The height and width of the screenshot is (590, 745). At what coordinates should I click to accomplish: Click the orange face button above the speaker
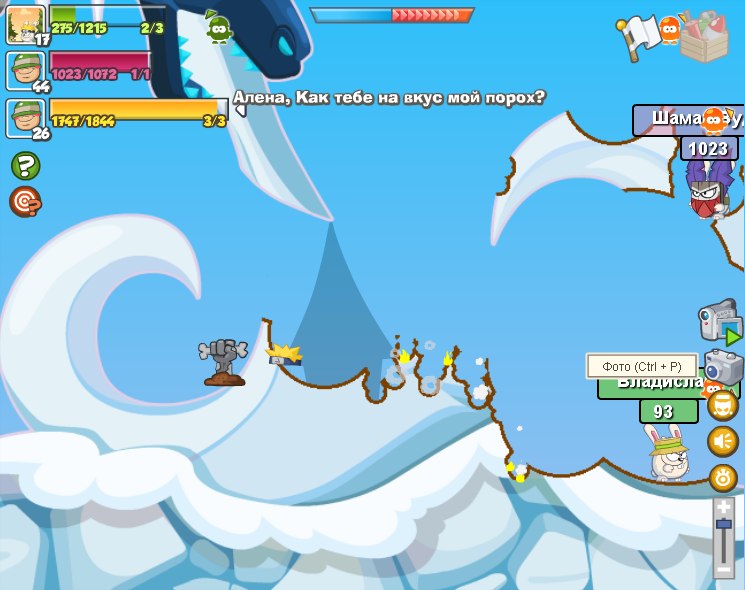(723, 405)
